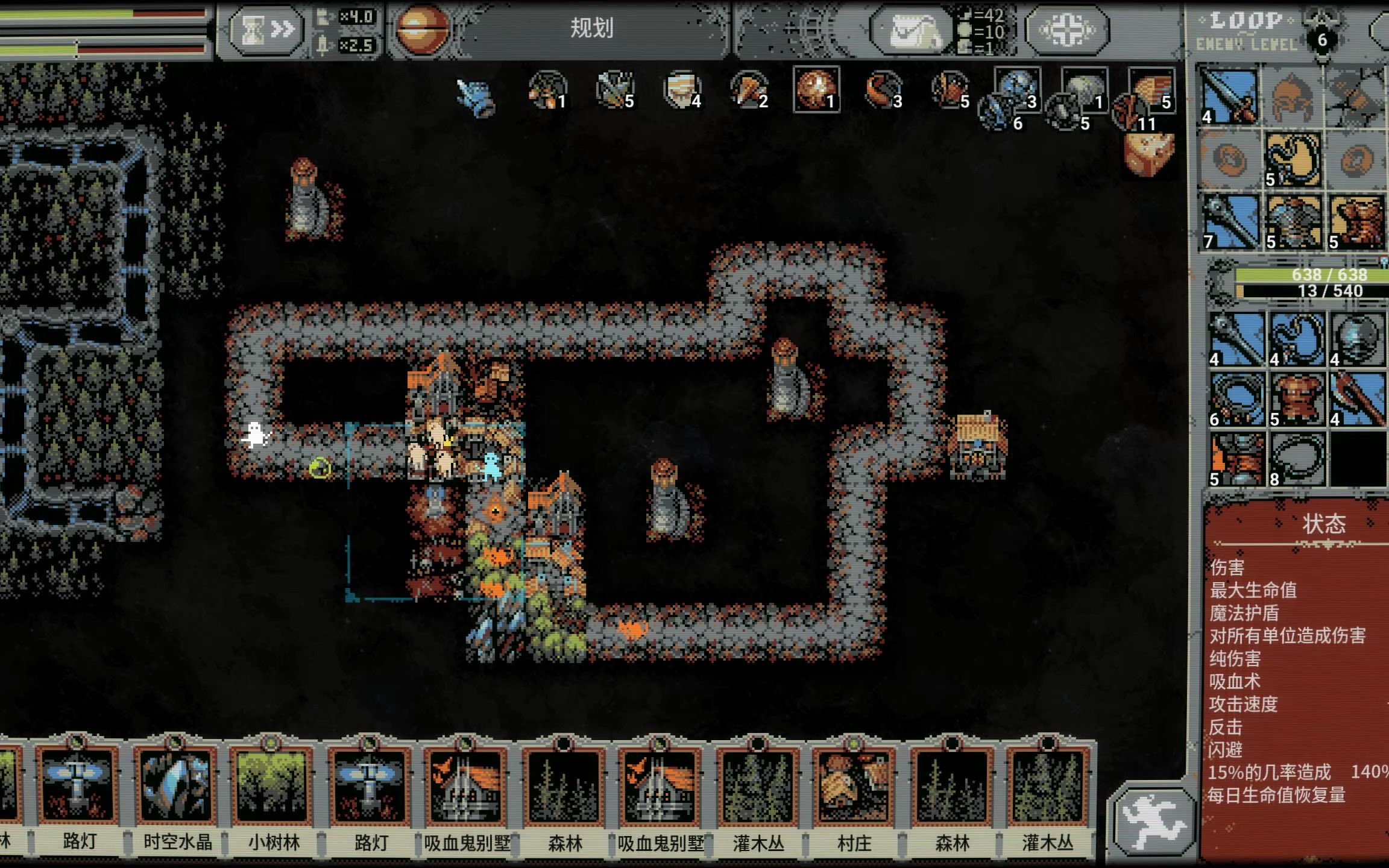Image resolution: width=1389 pixels, height=868 pixels.
Task: Retreat using the running figure button
Action: (1153, 822)
